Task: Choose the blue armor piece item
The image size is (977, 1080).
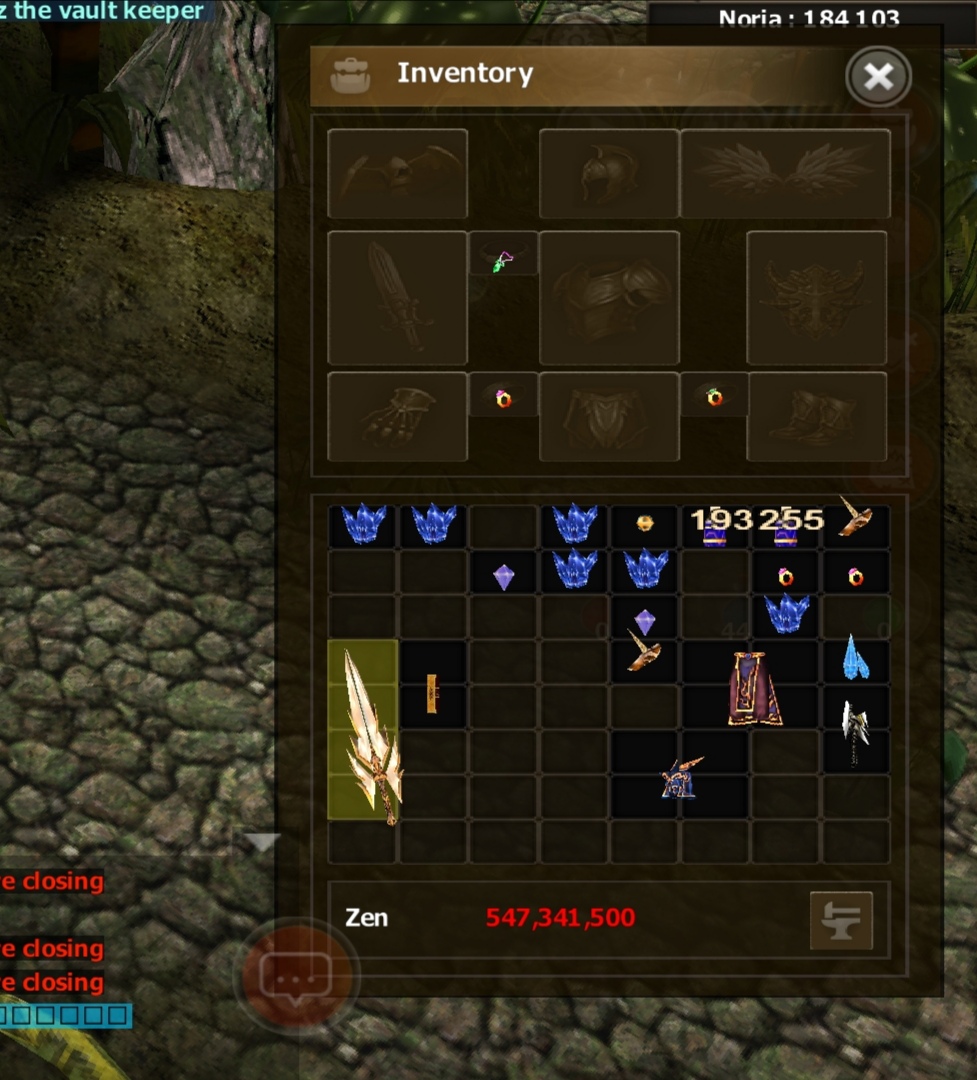Action: coord(680,777)
